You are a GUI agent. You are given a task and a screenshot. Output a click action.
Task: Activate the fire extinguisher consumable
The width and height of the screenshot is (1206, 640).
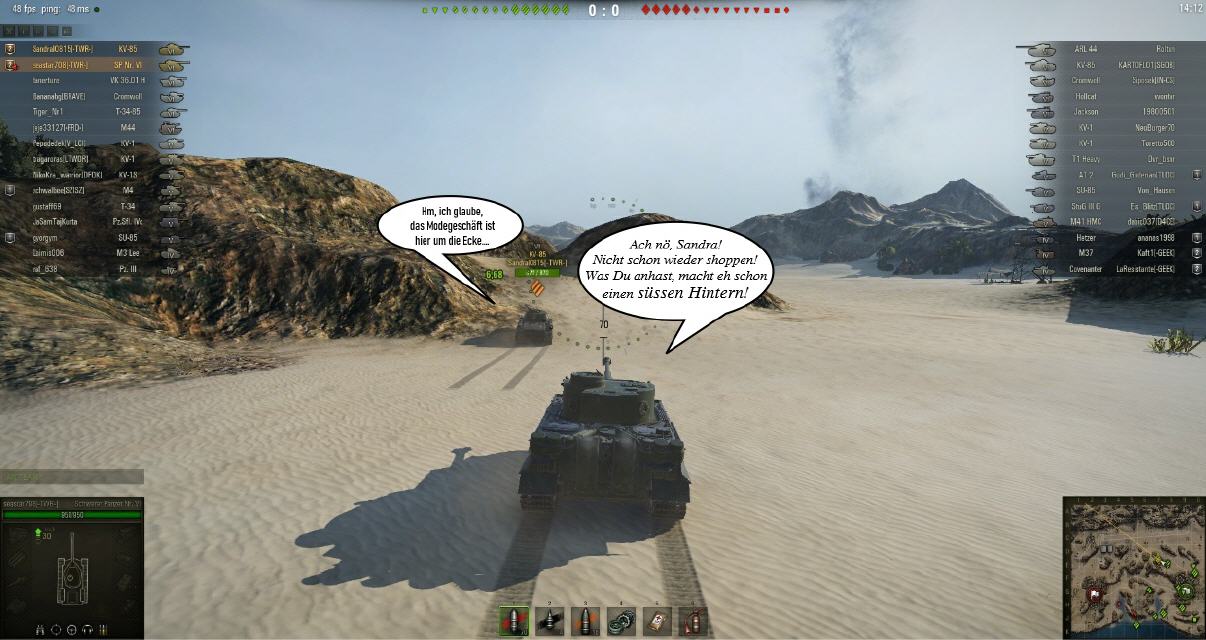pos(693,621)
